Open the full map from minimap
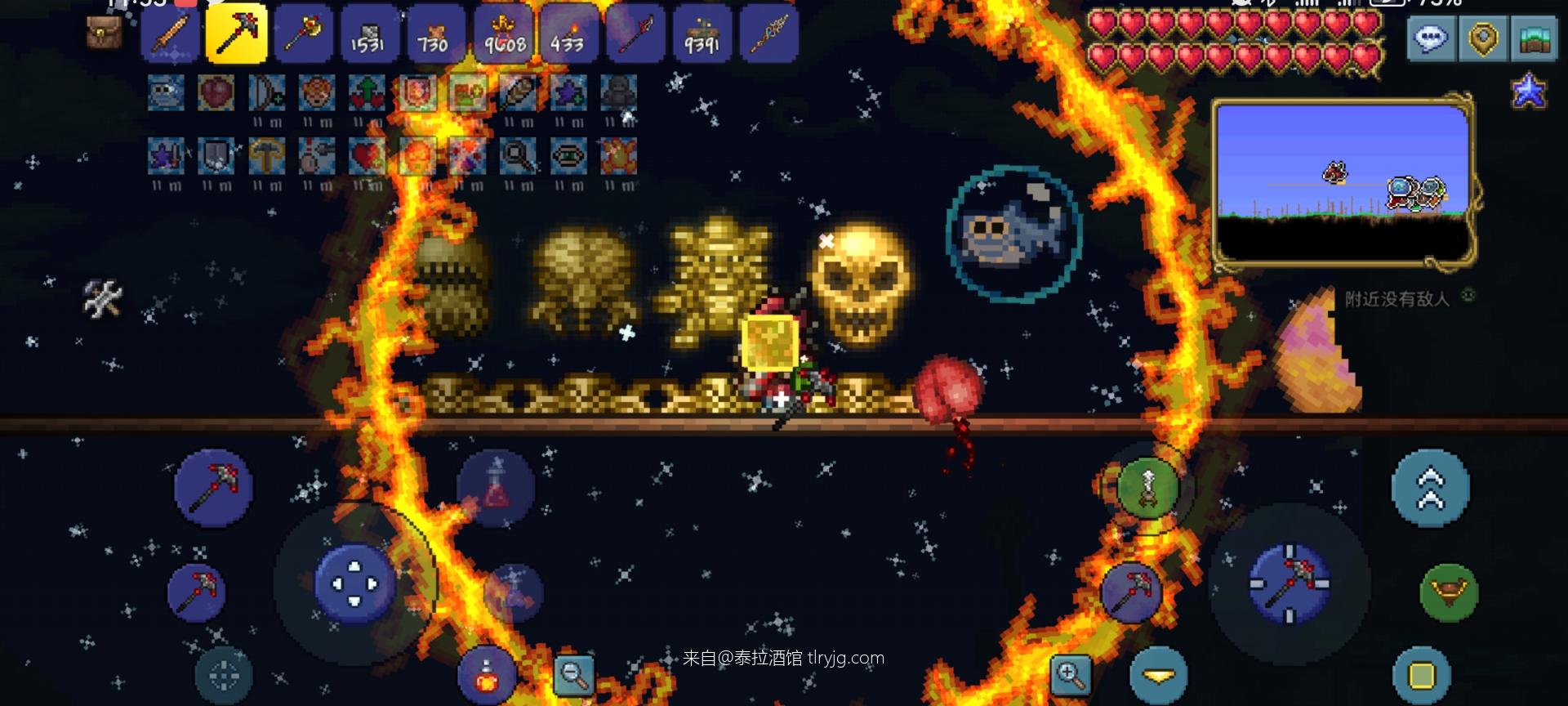The image size is (1568, 706). click(x=1343, y=184)
